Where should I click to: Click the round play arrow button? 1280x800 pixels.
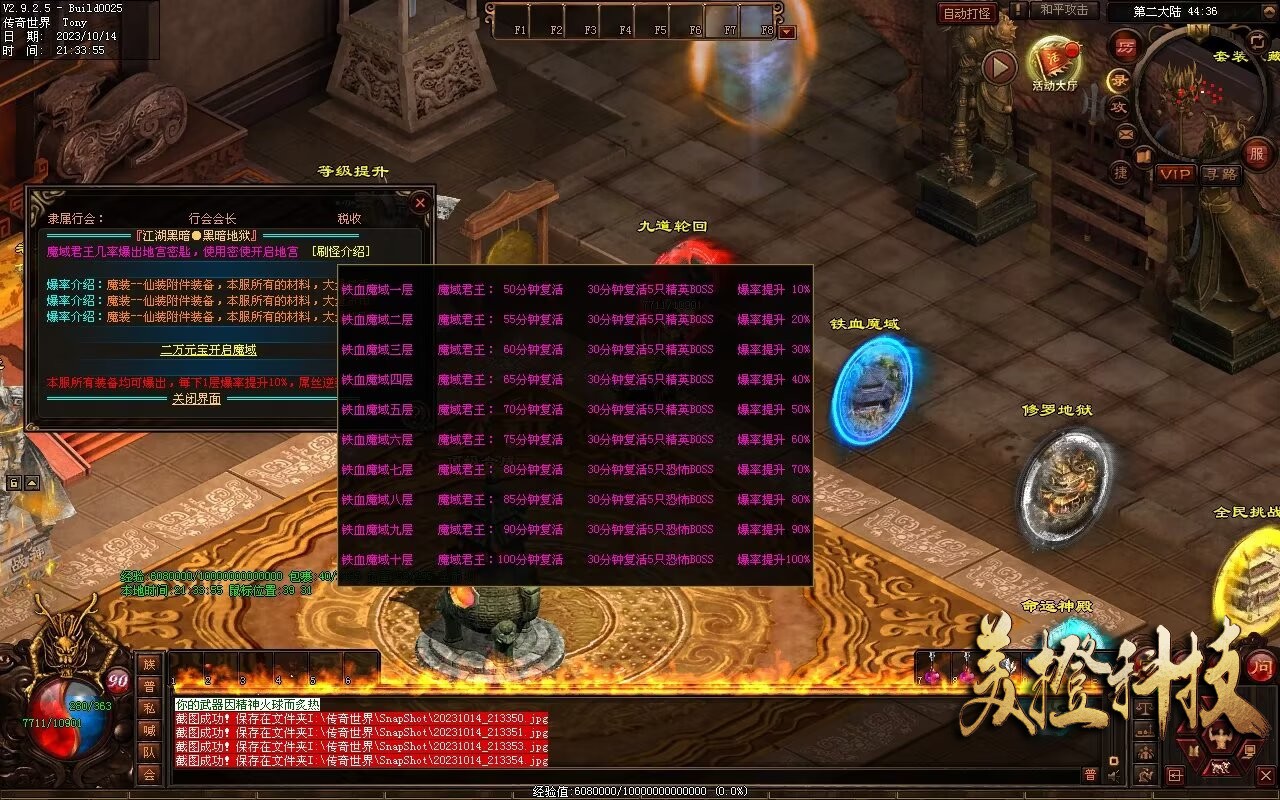[x=999, y=67]
